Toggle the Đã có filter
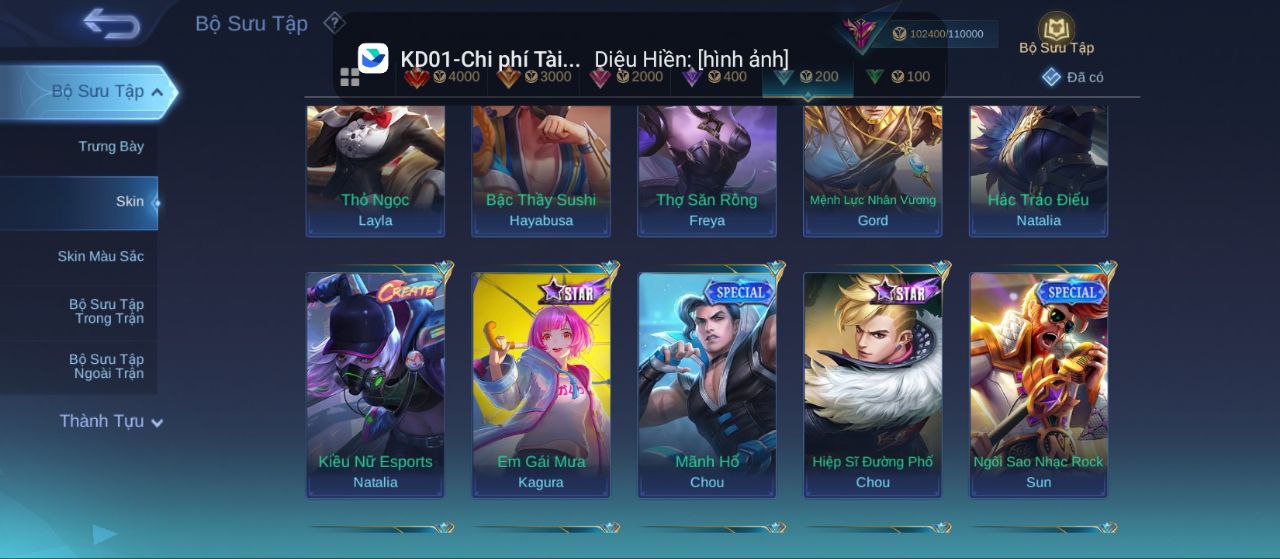Image resolution: width=1280 pixels, height=559 pixels. (1073, 77)
